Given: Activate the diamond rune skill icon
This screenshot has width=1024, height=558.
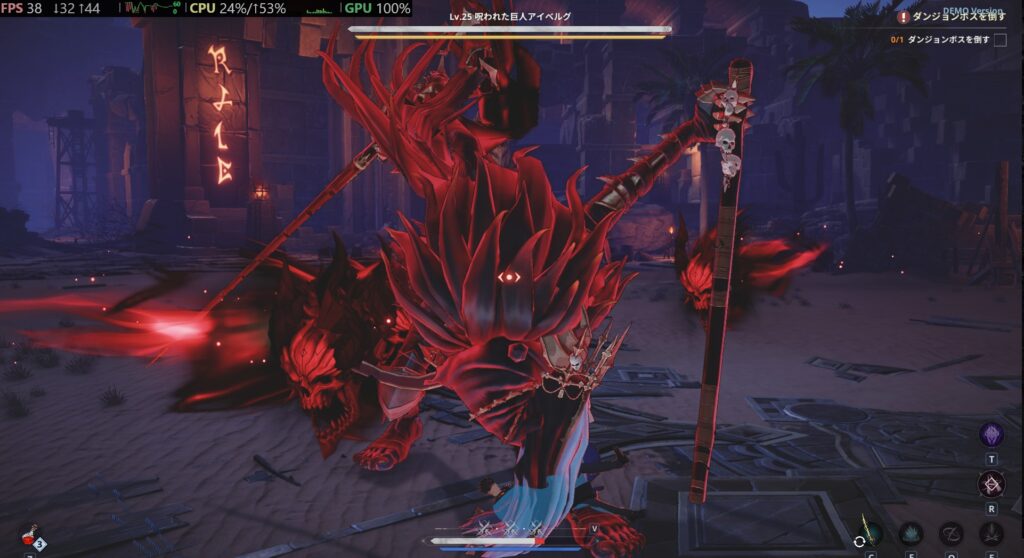Looking at the screenshot, I should click(991, 485).
